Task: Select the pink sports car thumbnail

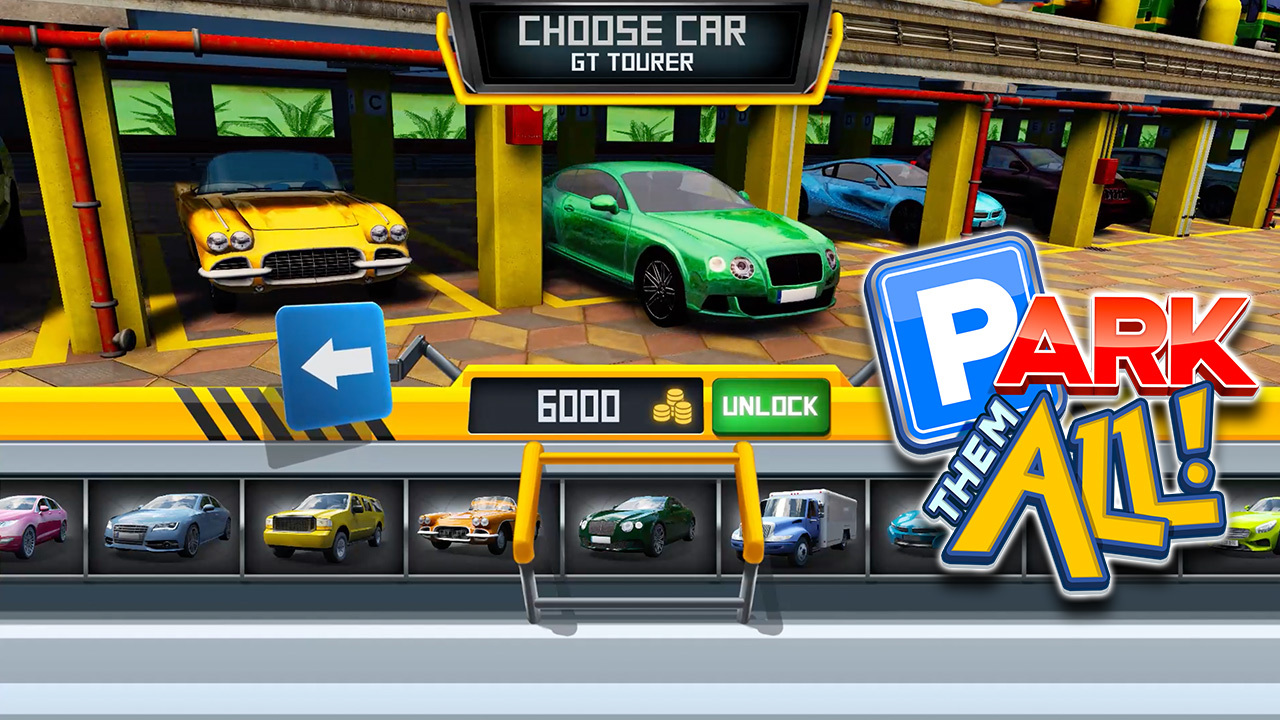Action: (x=30, y=528)
